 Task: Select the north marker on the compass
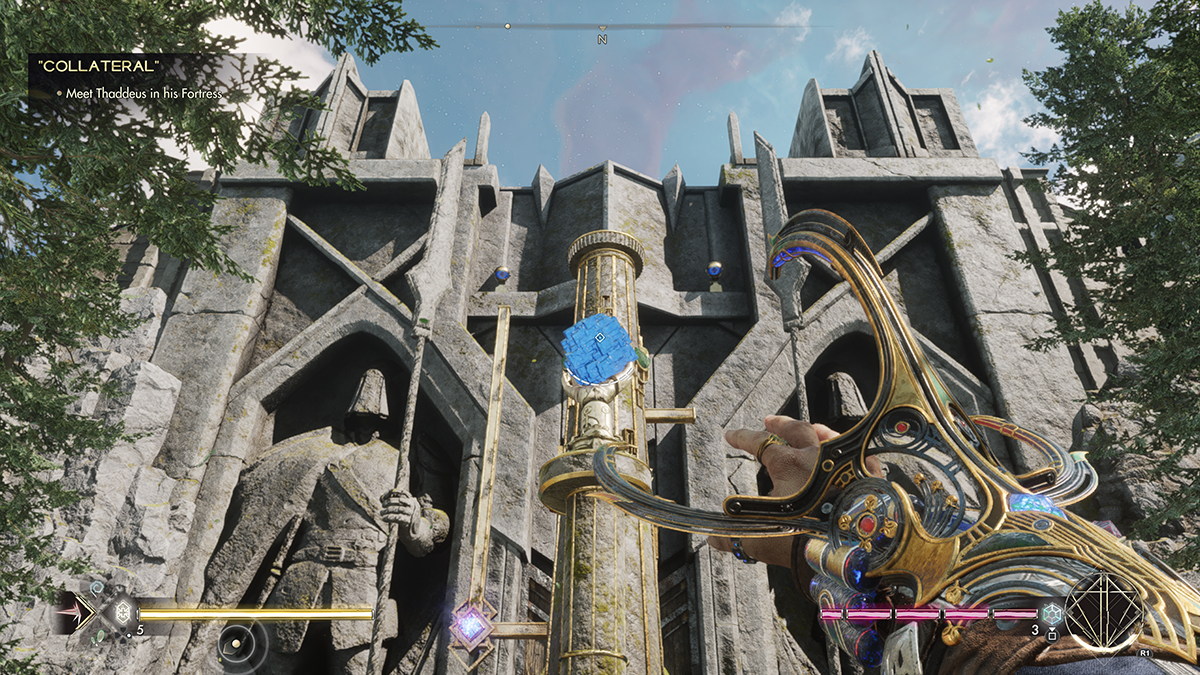point(602,39)
